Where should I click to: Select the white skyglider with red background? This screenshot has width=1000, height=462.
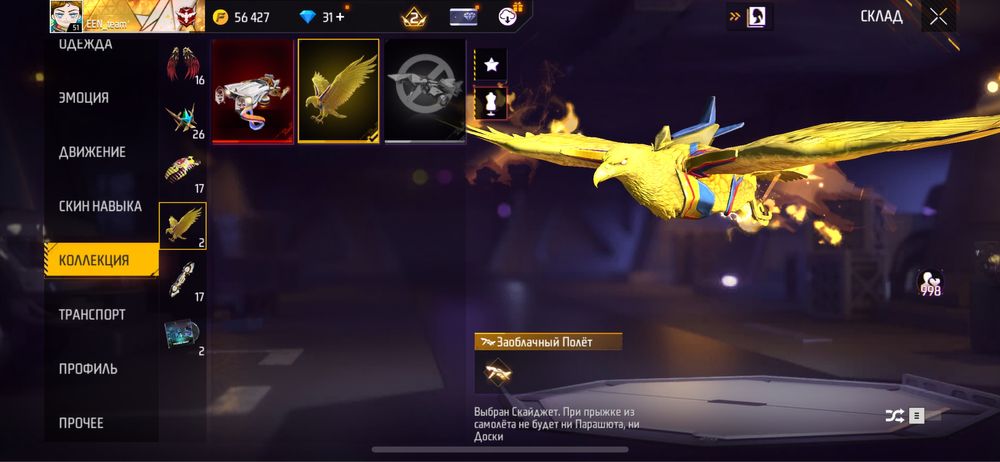tap(253, 91)
